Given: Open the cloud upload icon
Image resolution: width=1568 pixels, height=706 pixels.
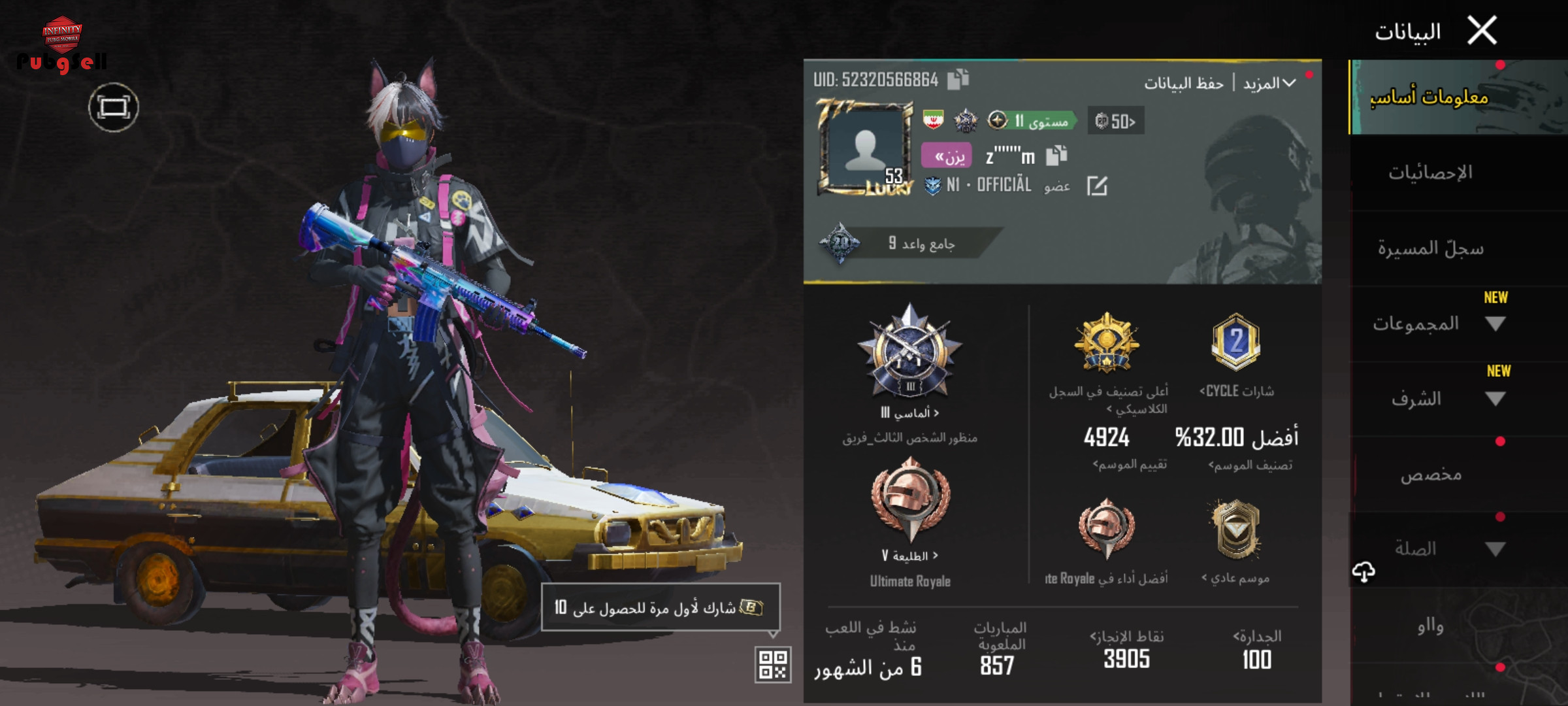Looking at the screenshot, I should [1364, 572].
